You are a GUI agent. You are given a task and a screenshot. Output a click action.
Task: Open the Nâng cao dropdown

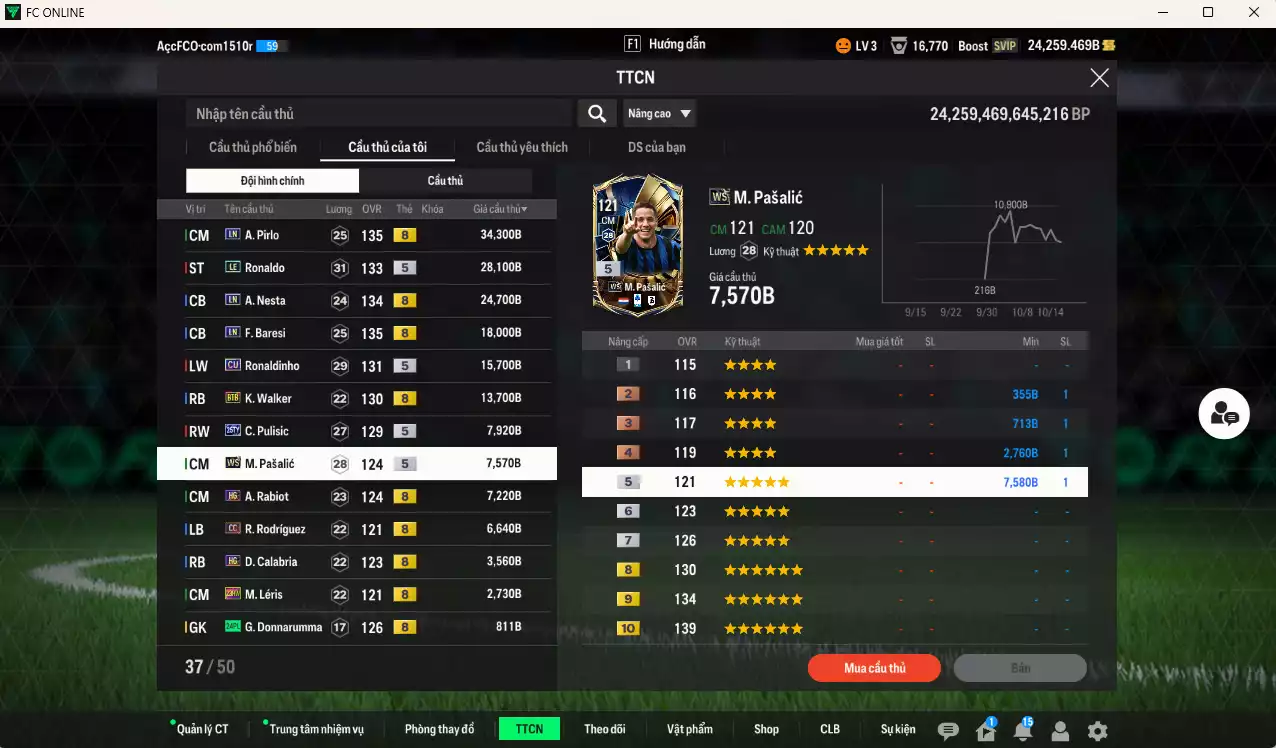click(x=659, y=114)
